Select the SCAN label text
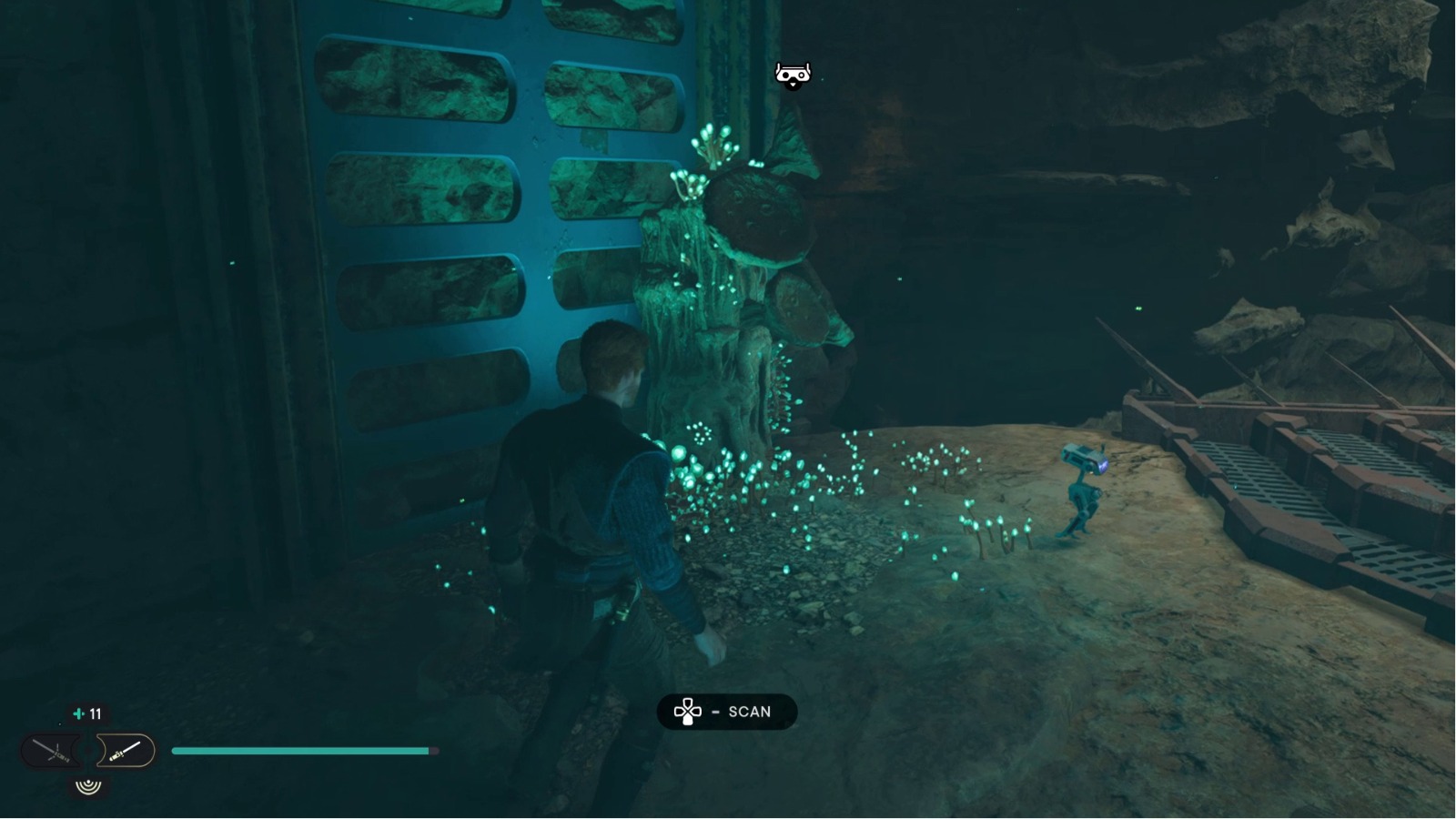 point(749,712)
